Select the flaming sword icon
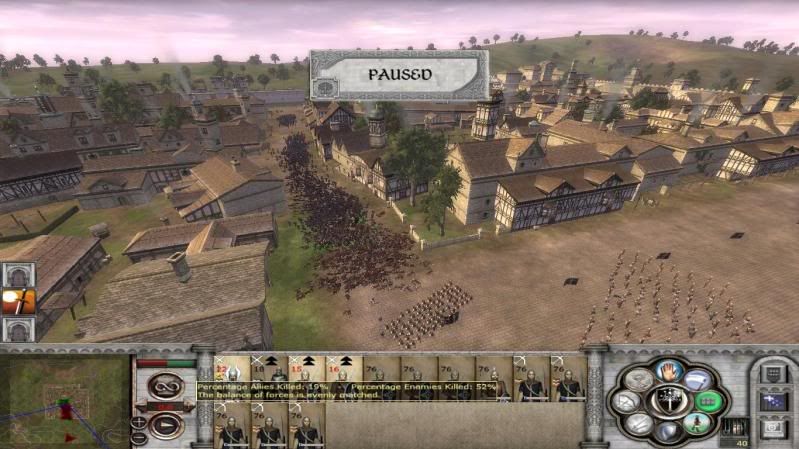The height and width of the screenshot is (449, 799). pos(18,301)
